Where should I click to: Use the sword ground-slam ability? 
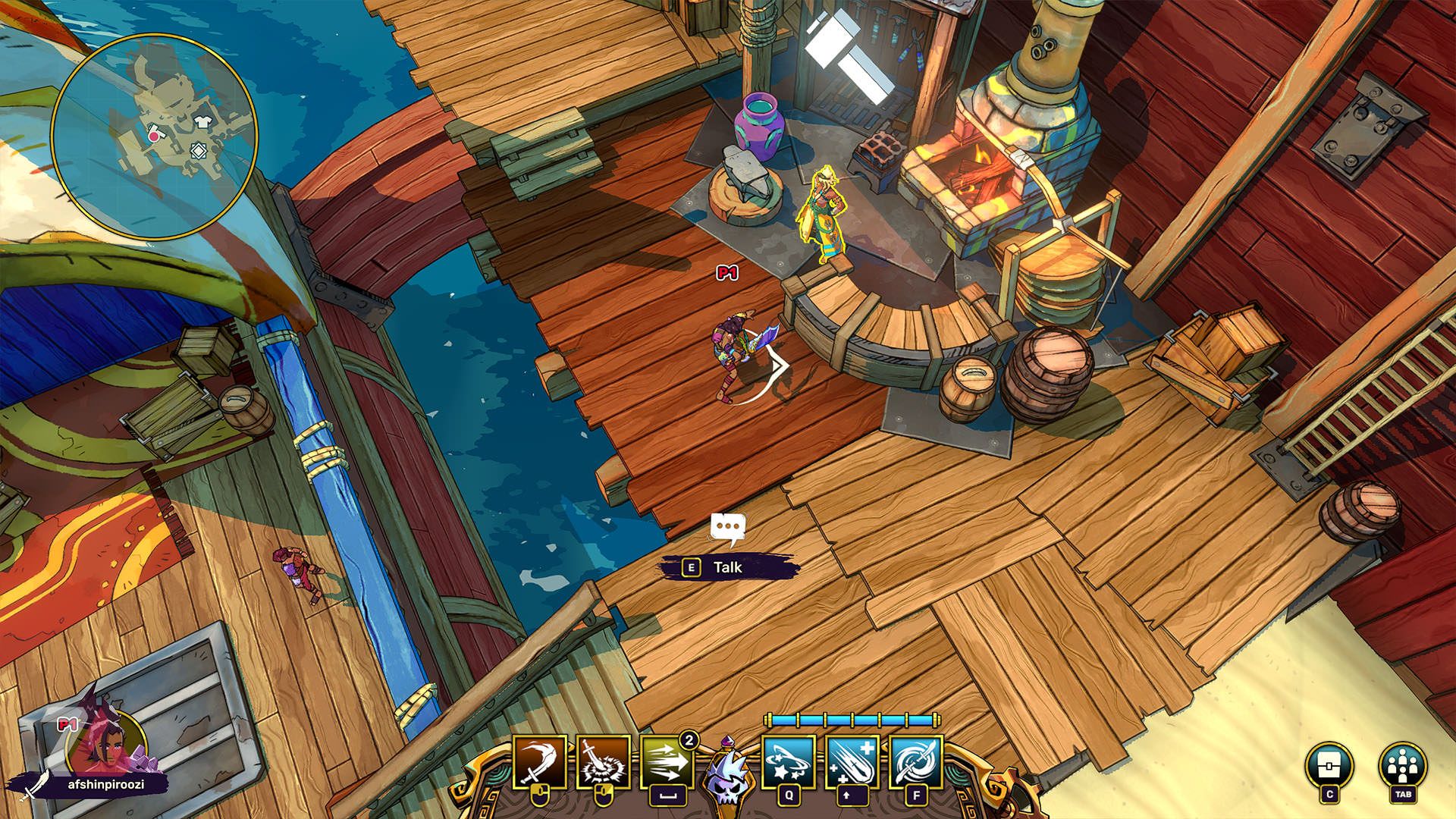[x=603, y=761]
